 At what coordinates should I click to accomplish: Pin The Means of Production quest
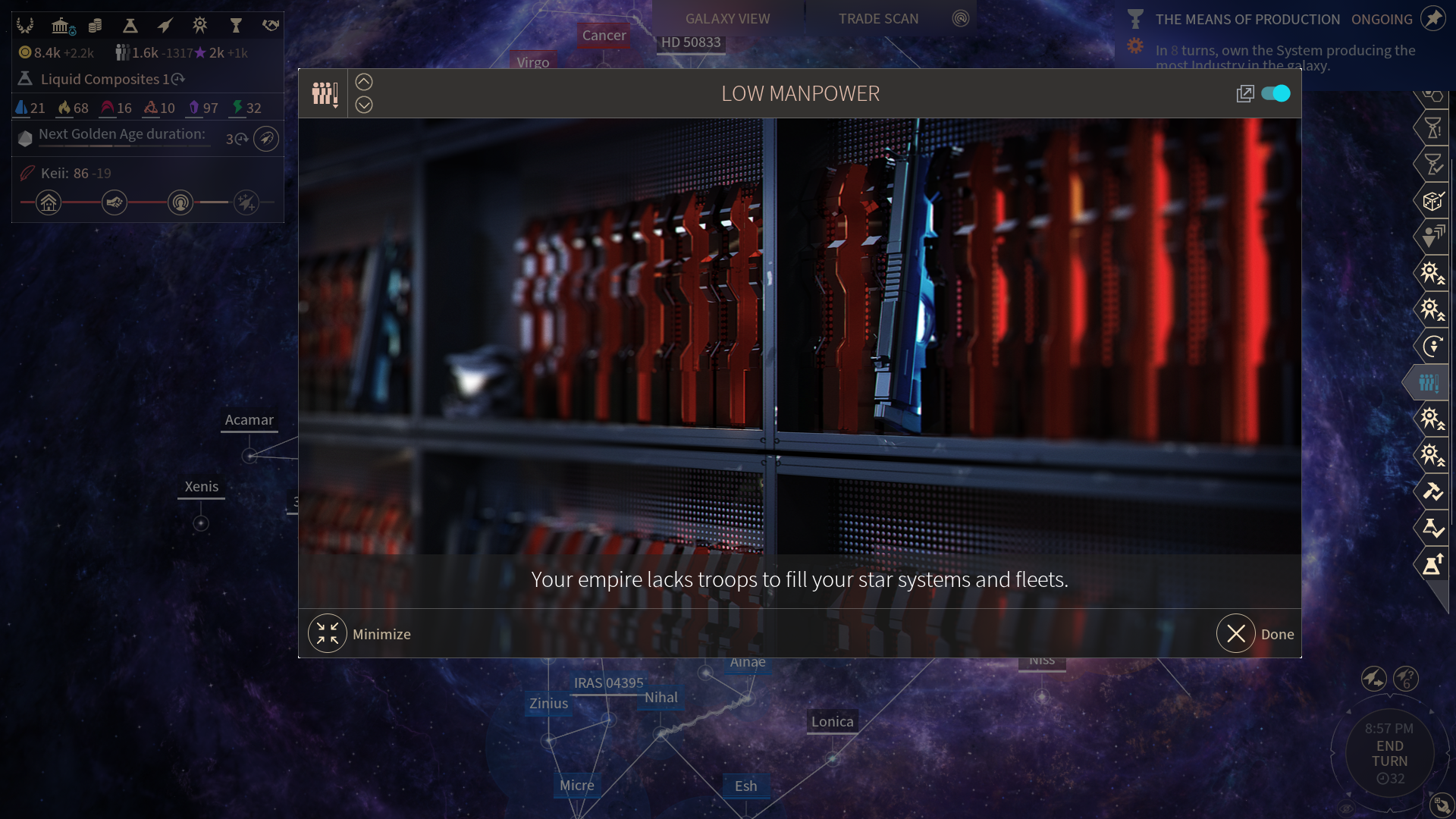point(1433,18)
